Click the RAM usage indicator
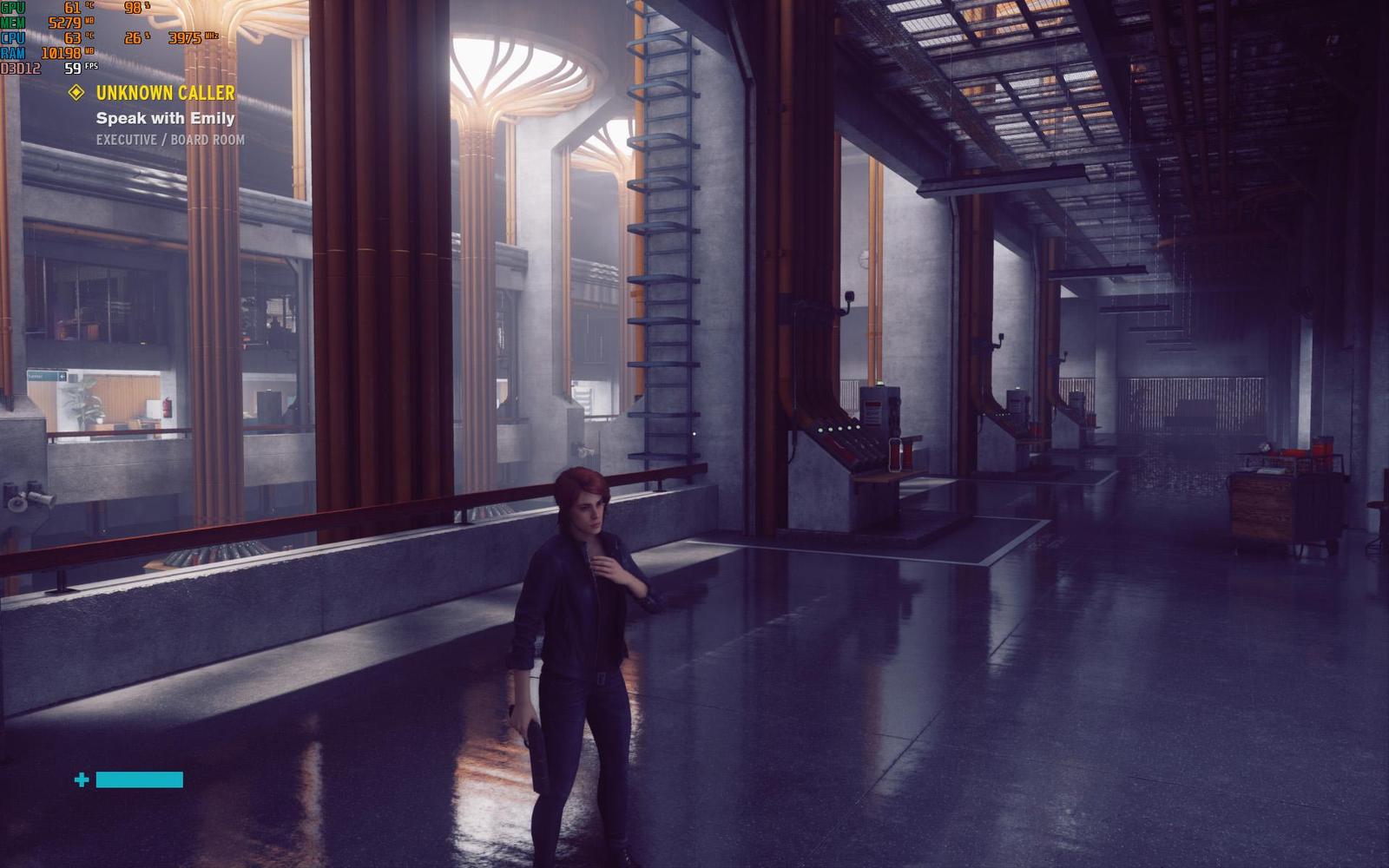The width and height of the screenshot is (1389, 868). pos(15,52)
